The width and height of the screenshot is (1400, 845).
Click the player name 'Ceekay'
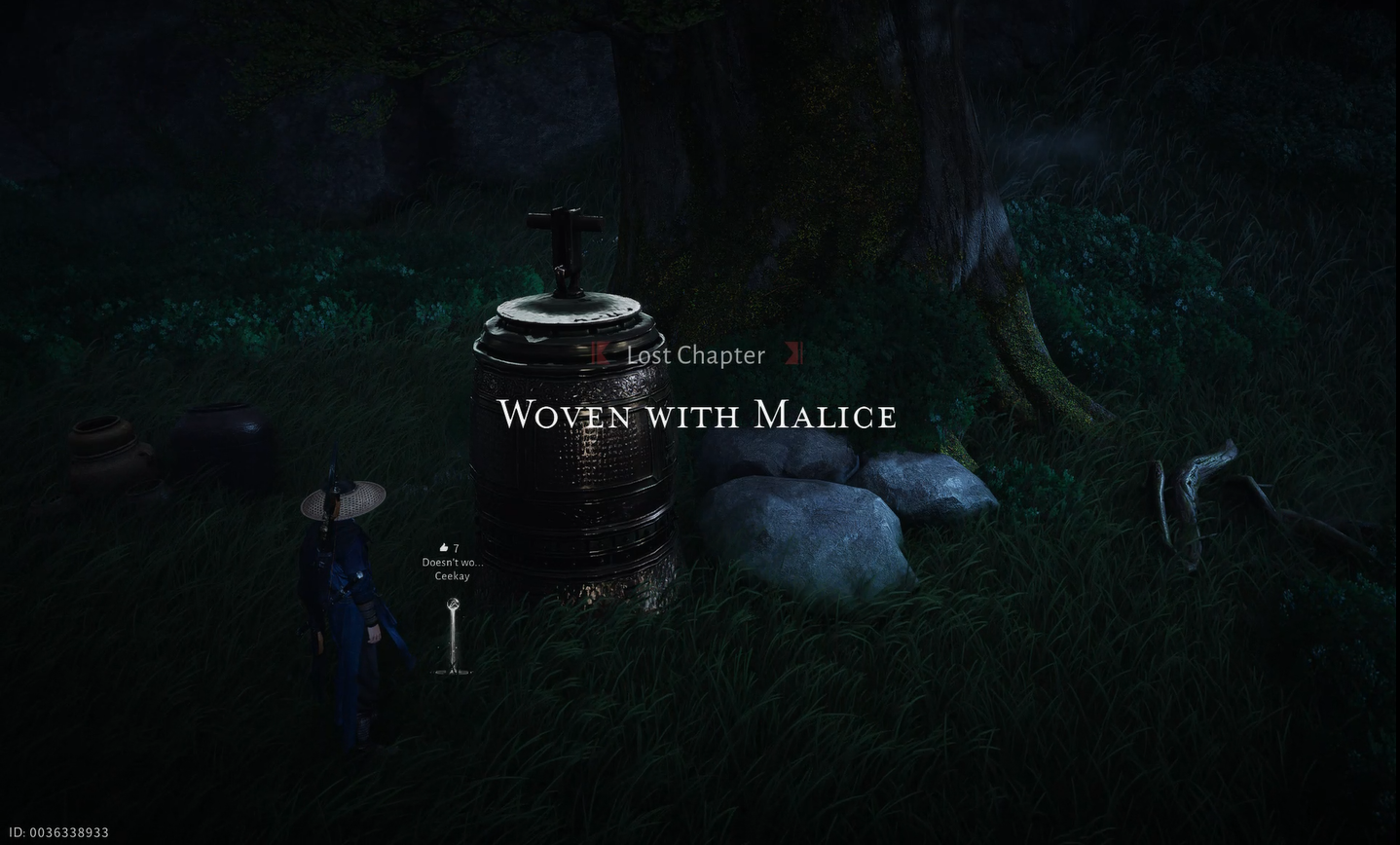pos(453,575)
